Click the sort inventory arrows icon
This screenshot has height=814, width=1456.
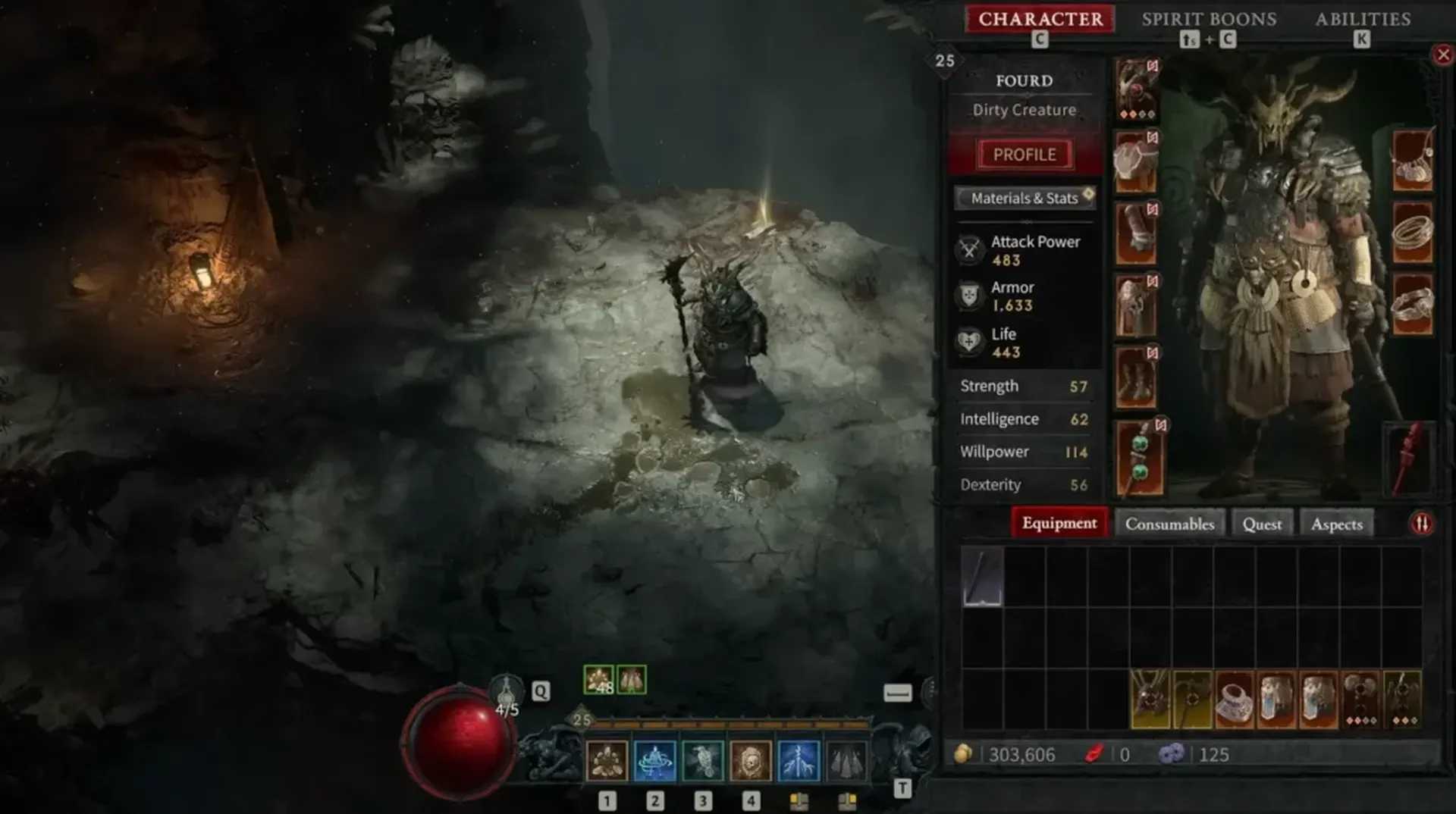[1422, 522]
